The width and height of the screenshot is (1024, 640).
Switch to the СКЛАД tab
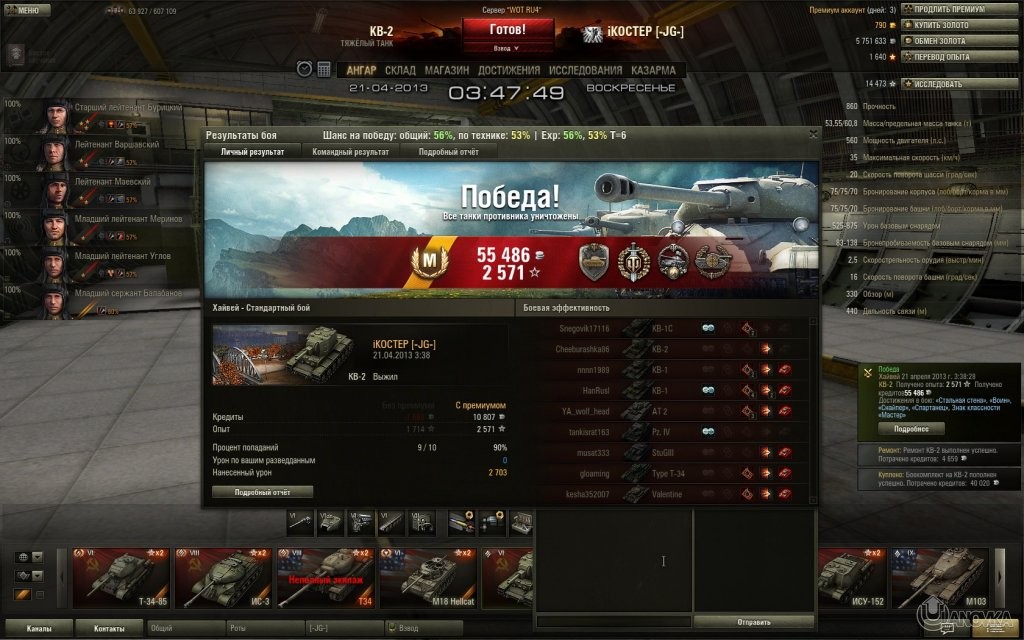(400, 70)
